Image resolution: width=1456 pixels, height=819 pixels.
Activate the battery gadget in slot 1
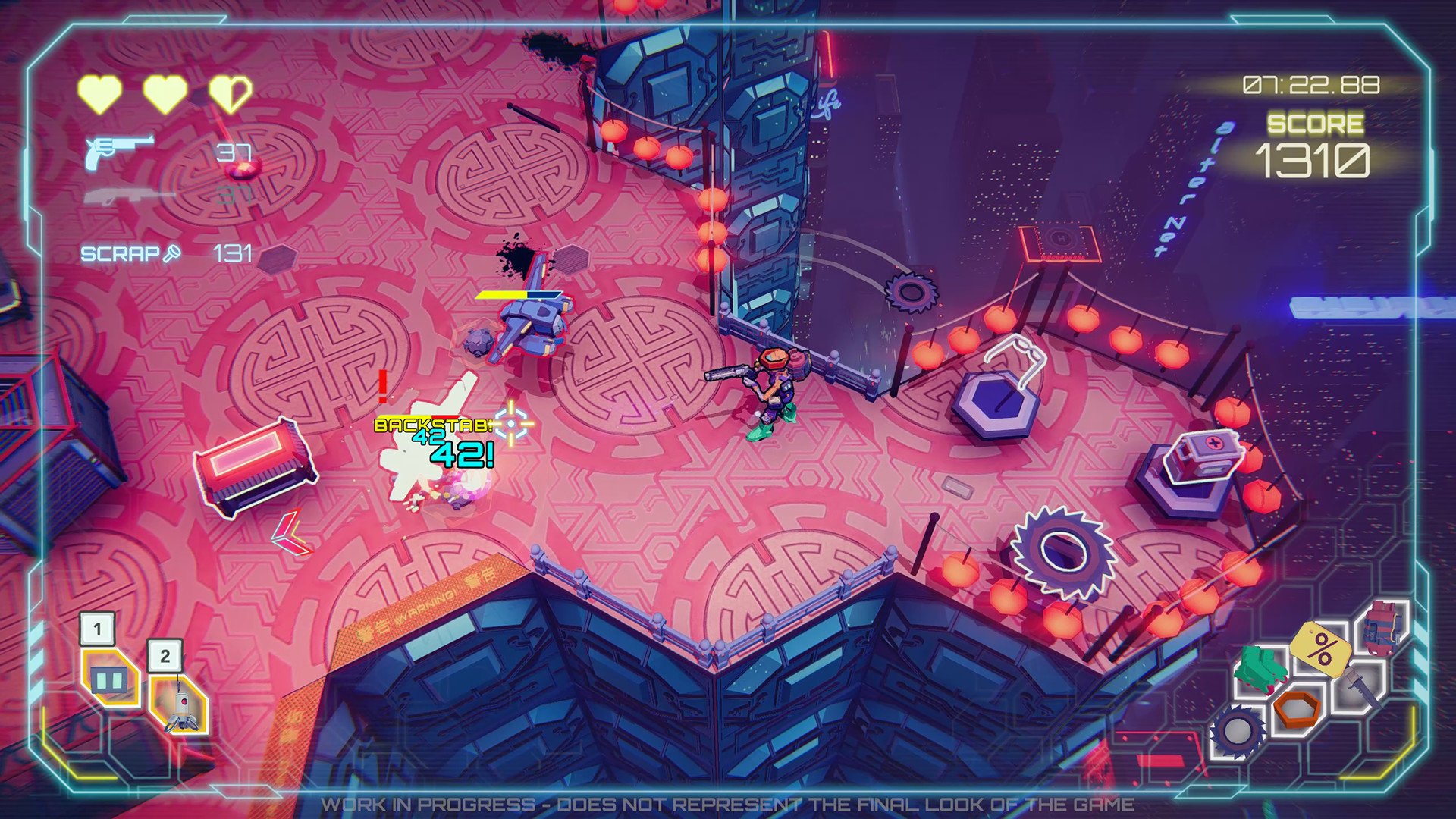click(108, 678)
